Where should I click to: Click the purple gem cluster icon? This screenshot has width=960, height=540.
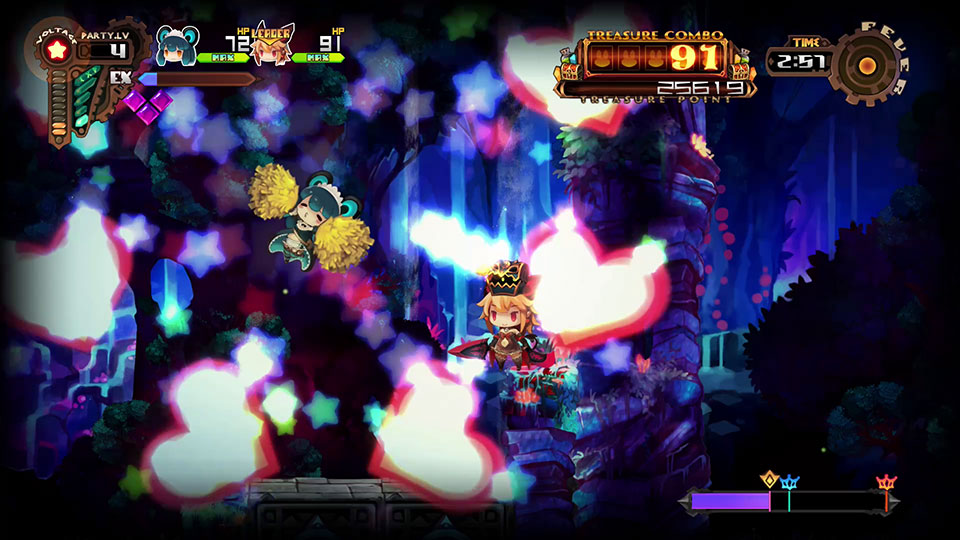pyautogui.click(x=147, y=104)
